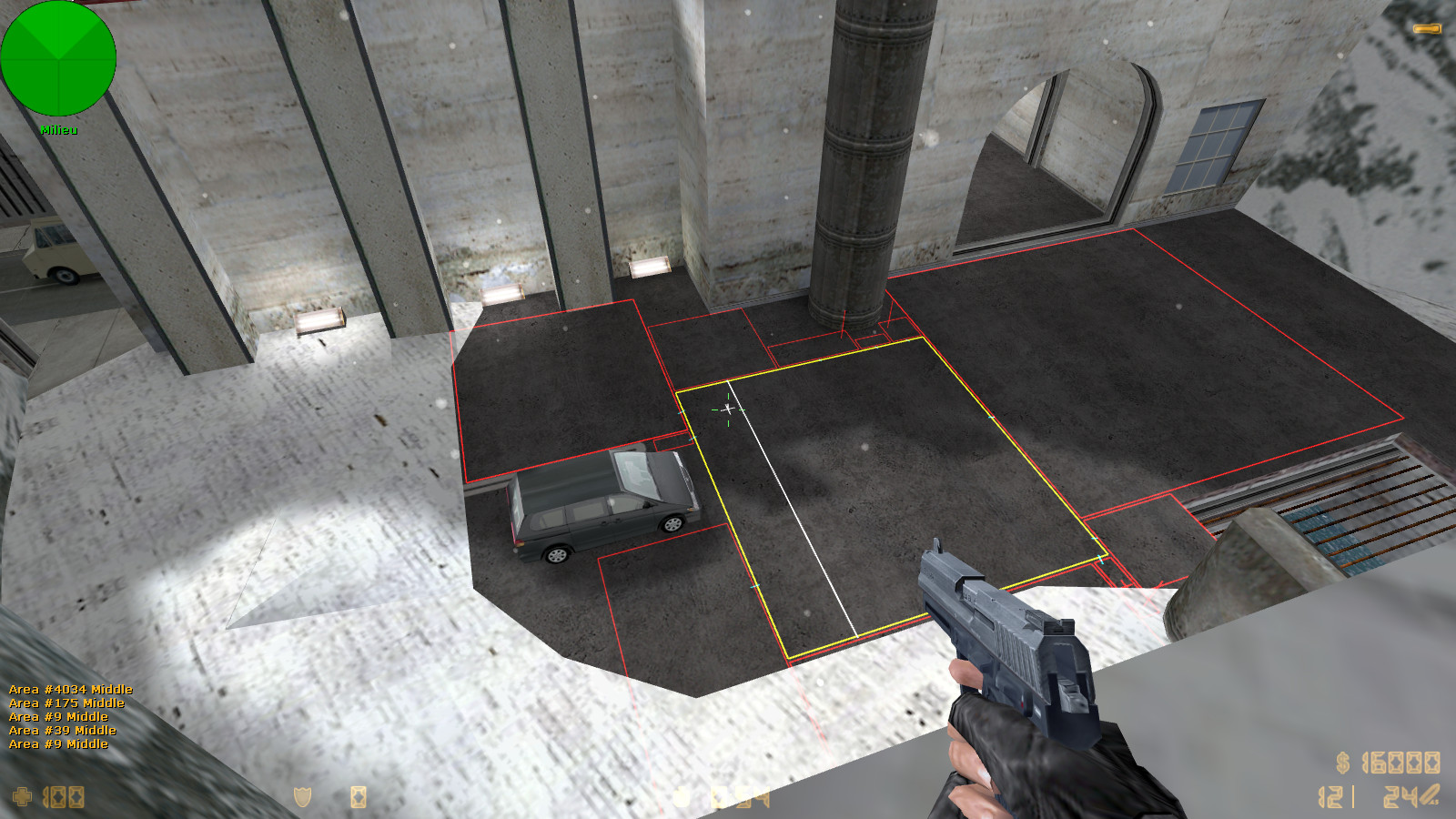Expand the Area #175 Middle entry

point(66,703)
